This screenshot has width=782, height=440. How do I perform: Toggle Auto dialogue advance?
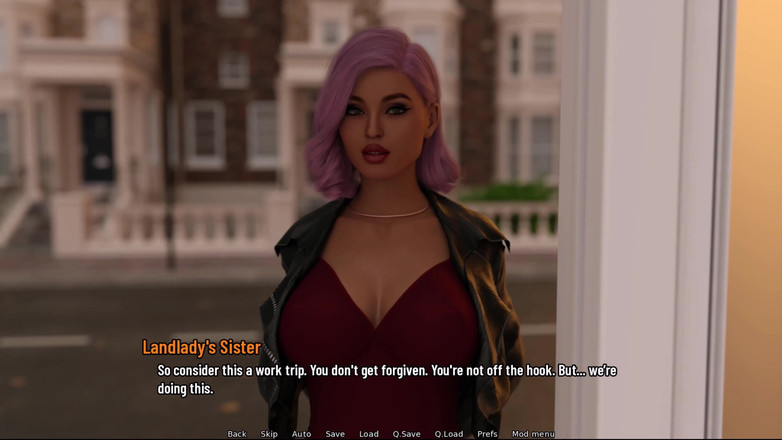pos(301,434)
